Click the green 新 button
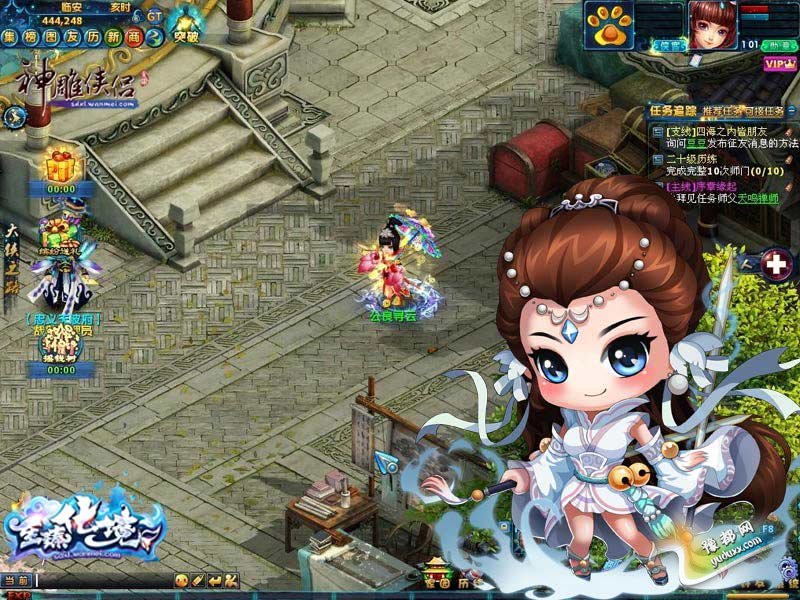The image size is (800, 600). (113, 37)
